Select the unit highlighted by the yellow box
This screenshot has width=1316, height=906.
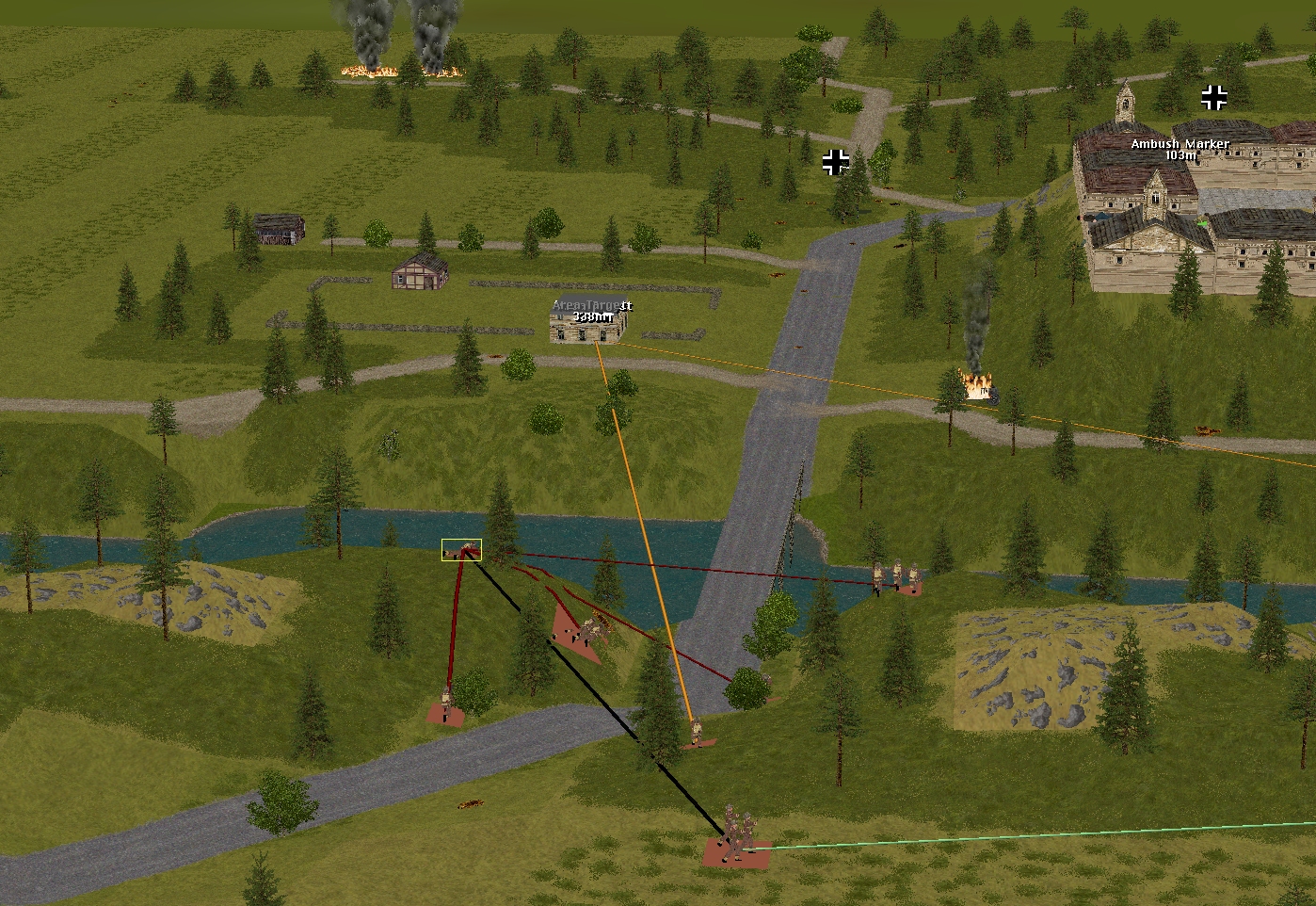coord(461,550)
